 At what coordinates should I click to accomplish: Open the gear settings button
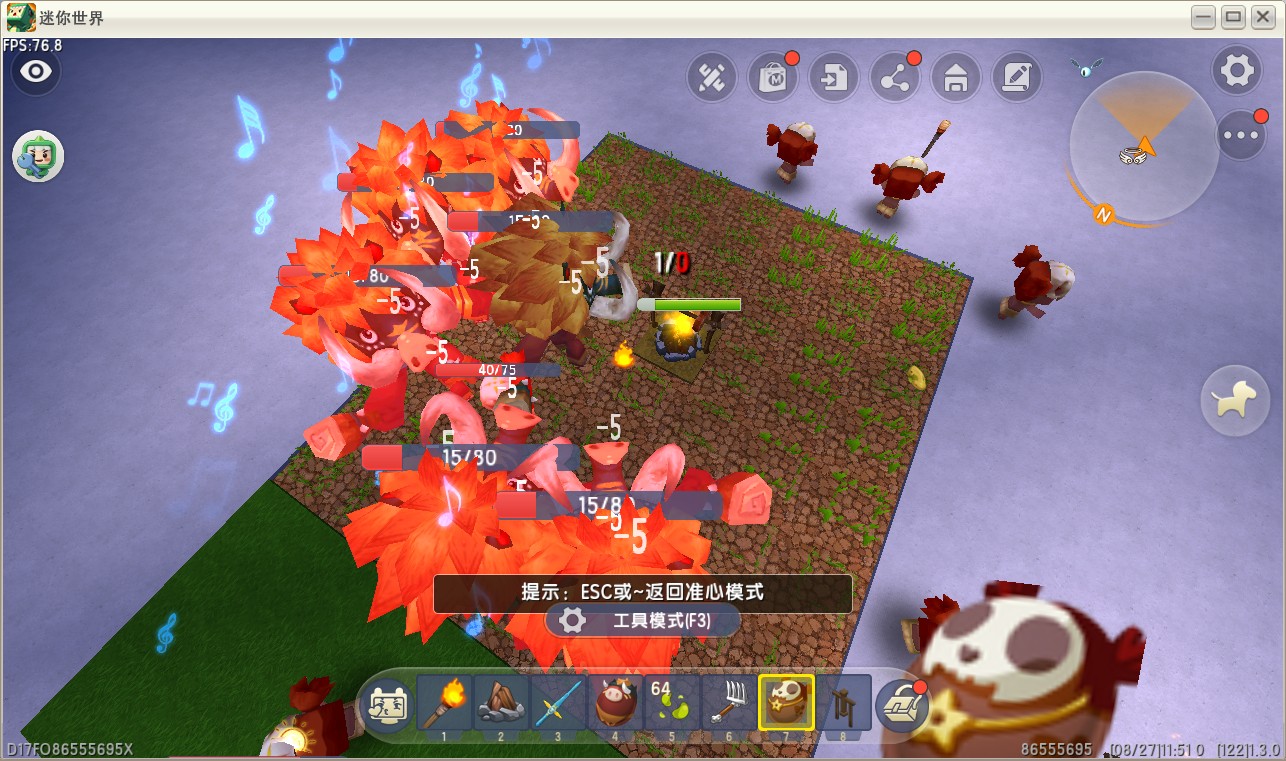tap(1237, 71)
